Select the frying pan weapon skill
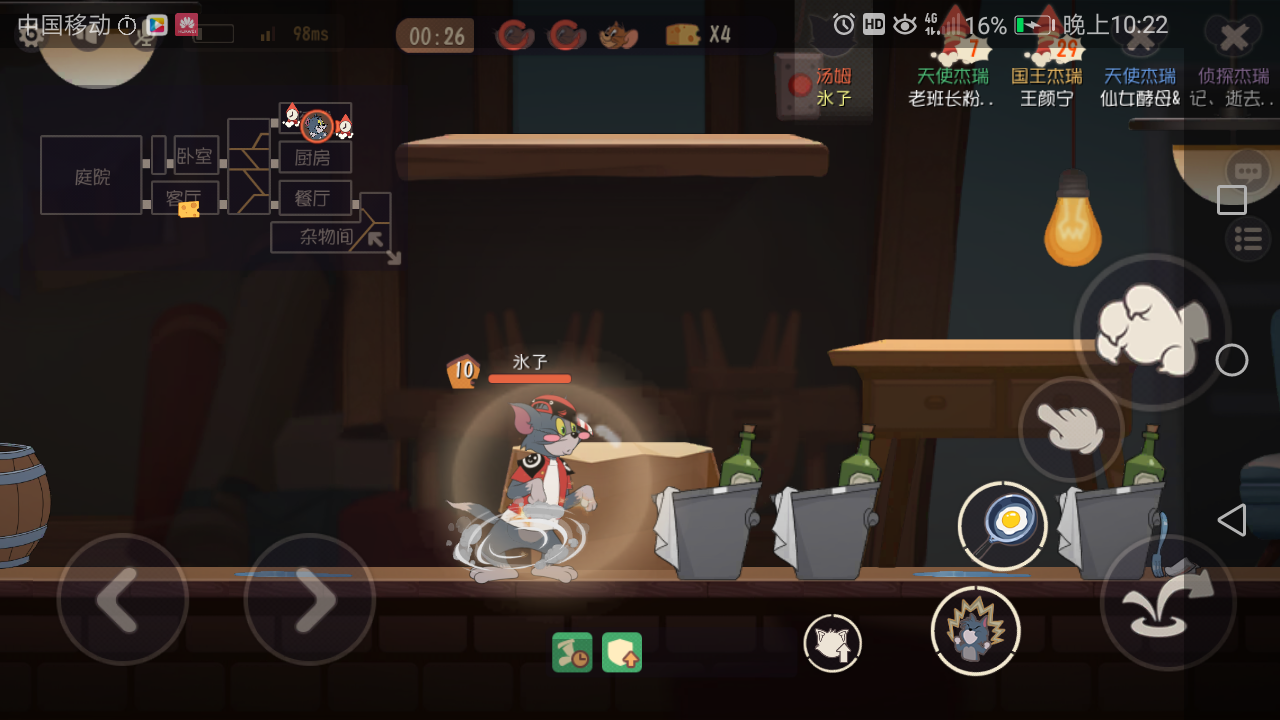This screenshot has height=720, width=1280. tap(1002, 524)
